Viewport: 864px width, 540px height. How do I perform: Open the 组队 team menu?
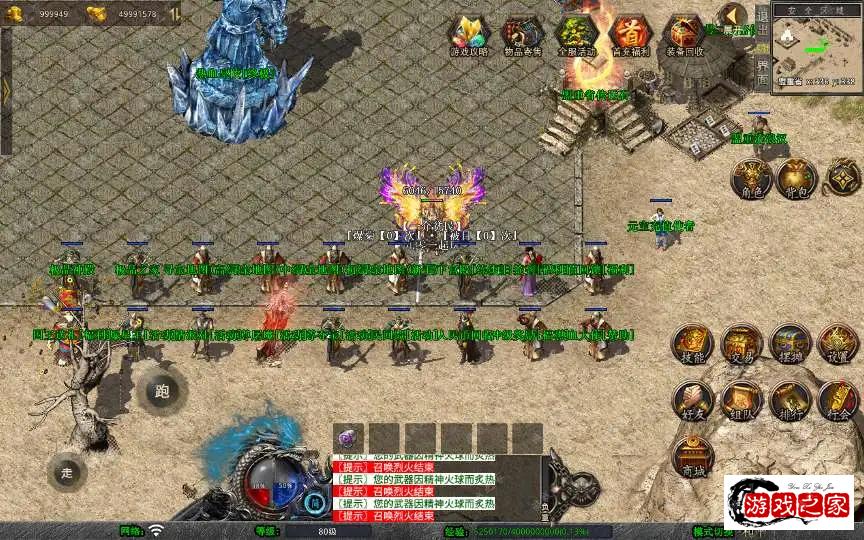[x=741, y=400]
